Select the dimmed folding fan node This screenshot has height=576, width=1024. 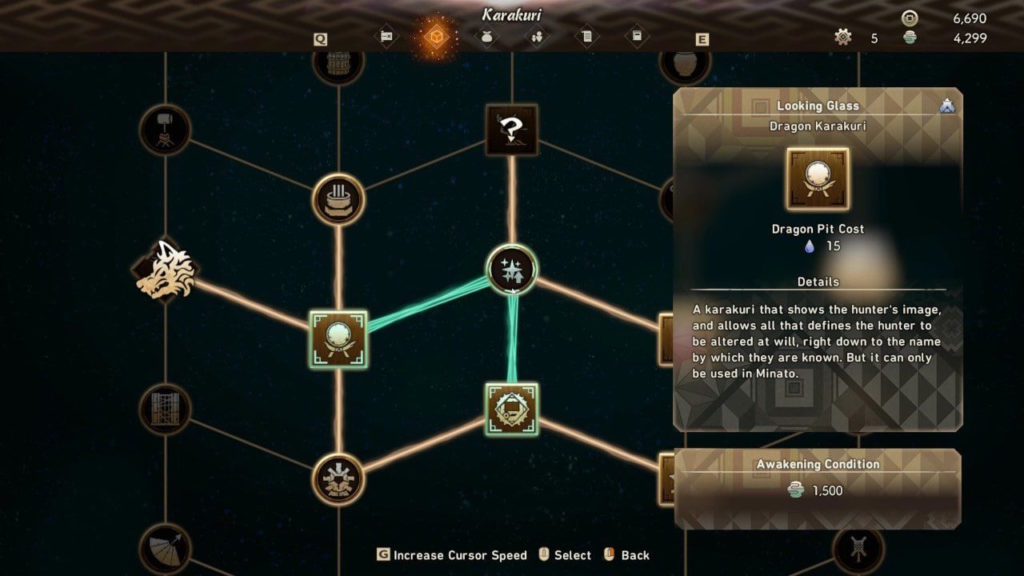tap(165, 548)
